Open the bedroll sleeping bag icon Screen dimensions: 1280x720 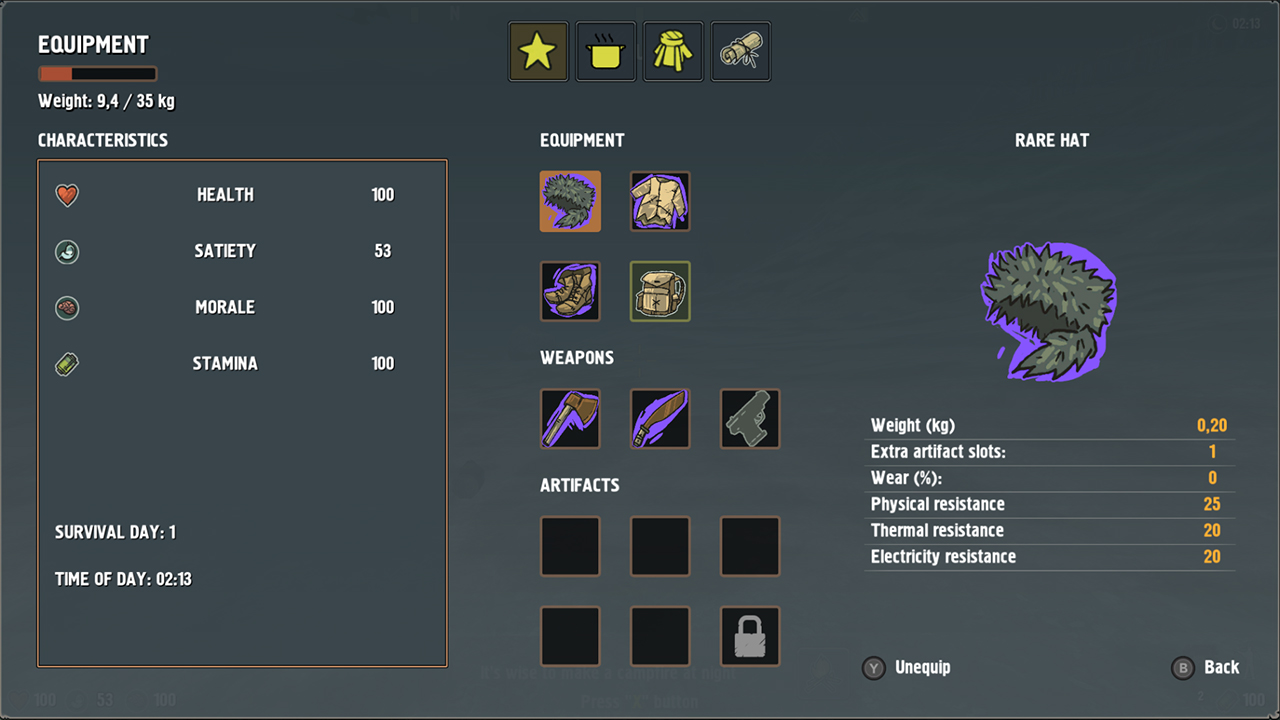740,50
